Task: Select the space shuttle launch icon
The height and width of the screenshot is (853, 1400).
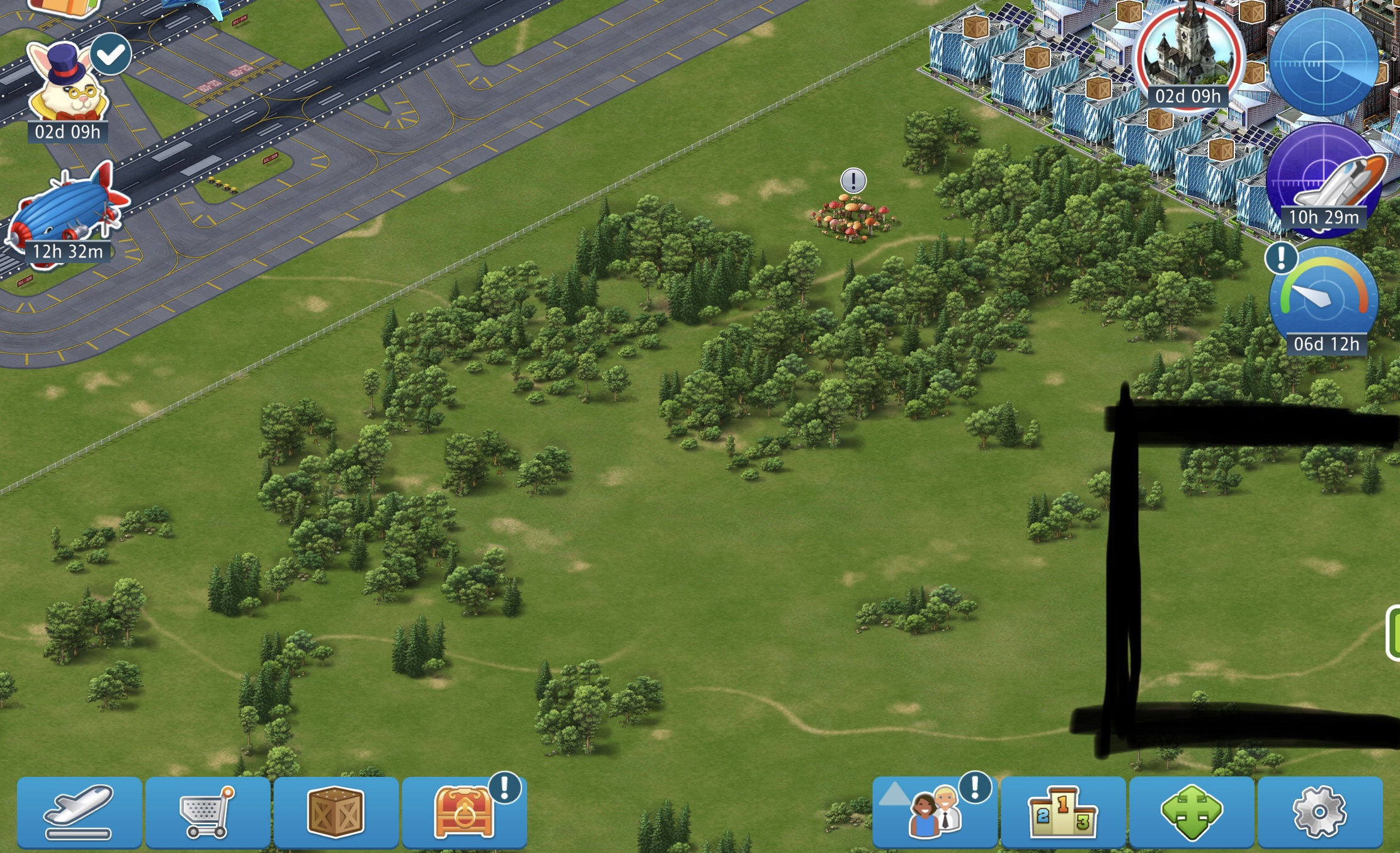Action: tap(1324, 178)
